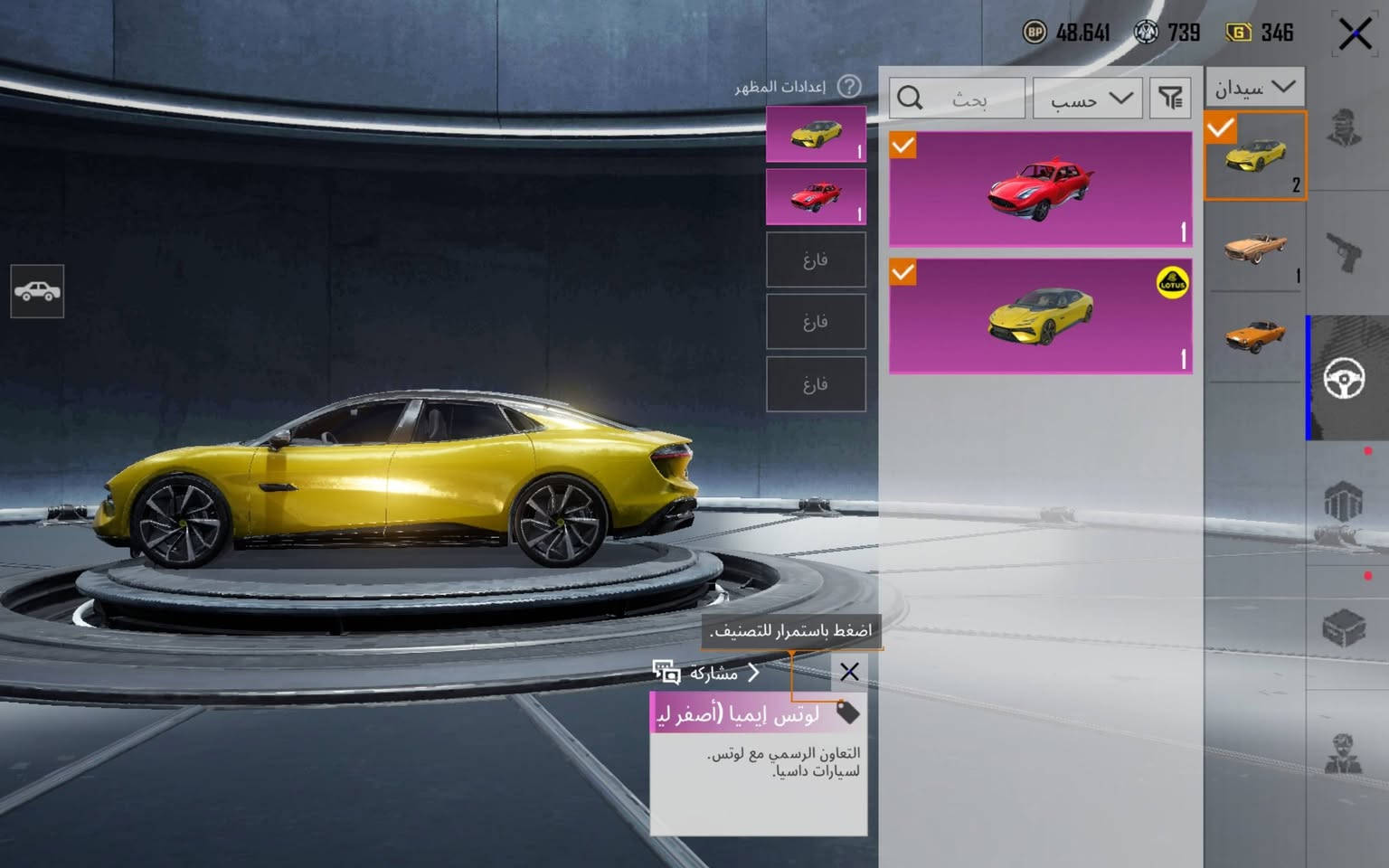
Task: Type in the بحث search field
Action: coord(968,99)
